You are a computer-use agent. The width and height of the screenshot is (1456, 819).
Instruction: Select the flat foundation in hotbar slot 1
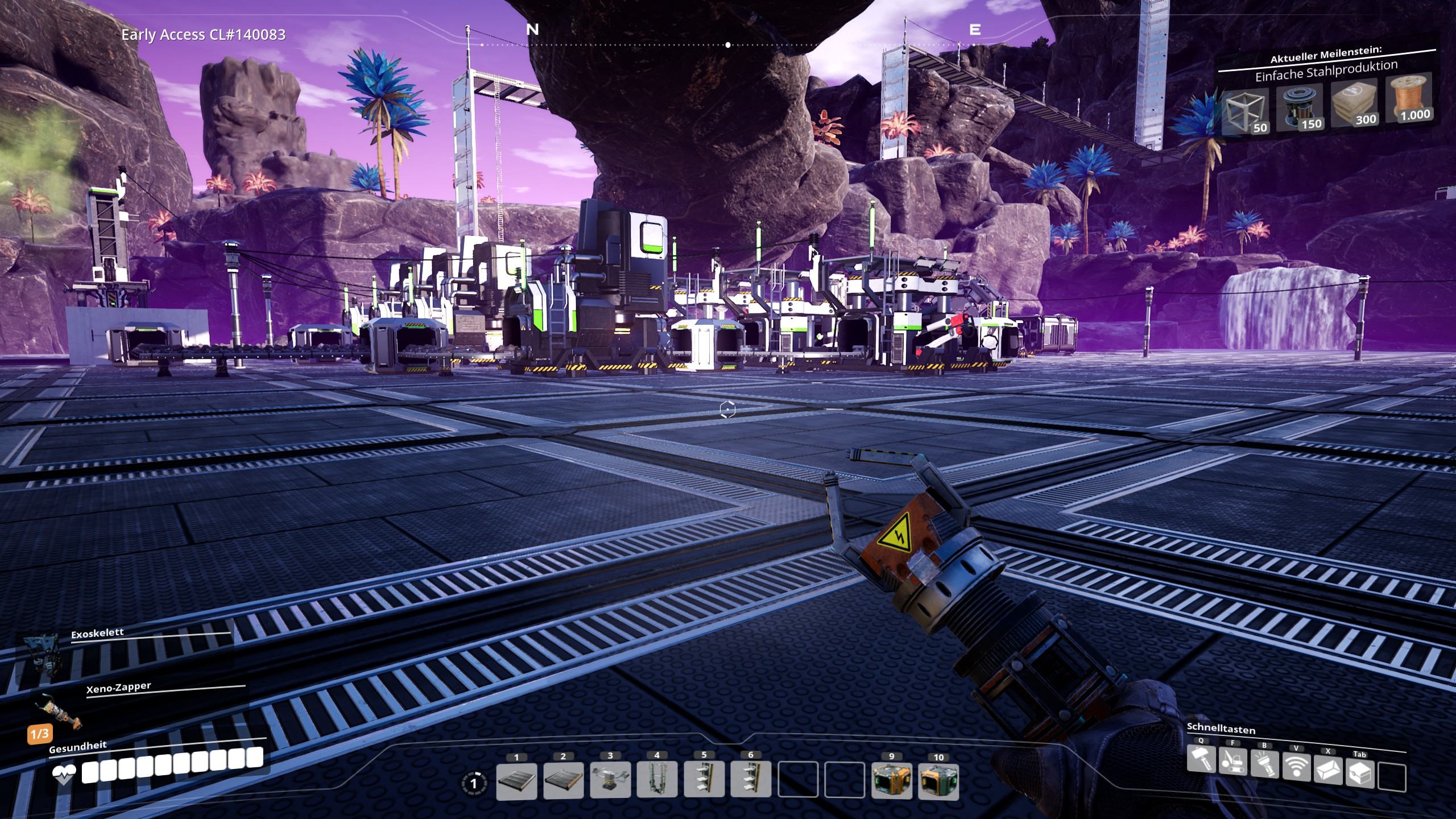click(516, 780)
